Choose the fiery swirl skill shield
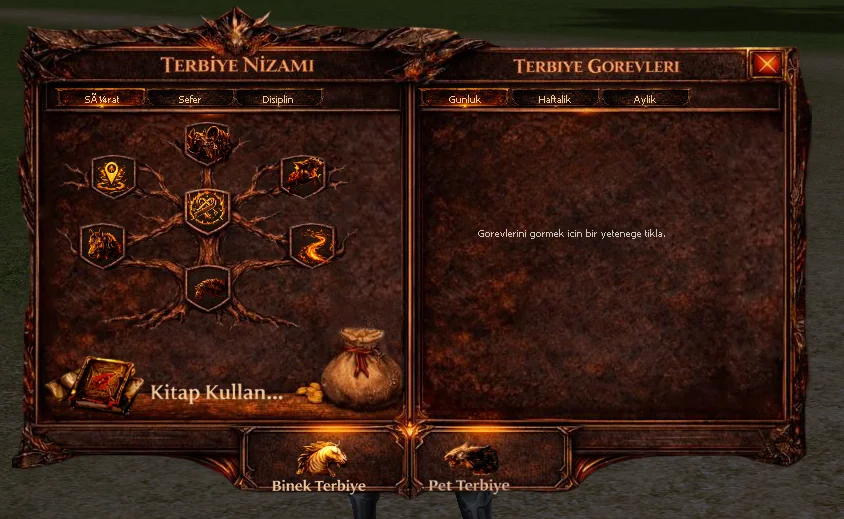This screenshot has height=519, width=844. [x=311, y=245]
